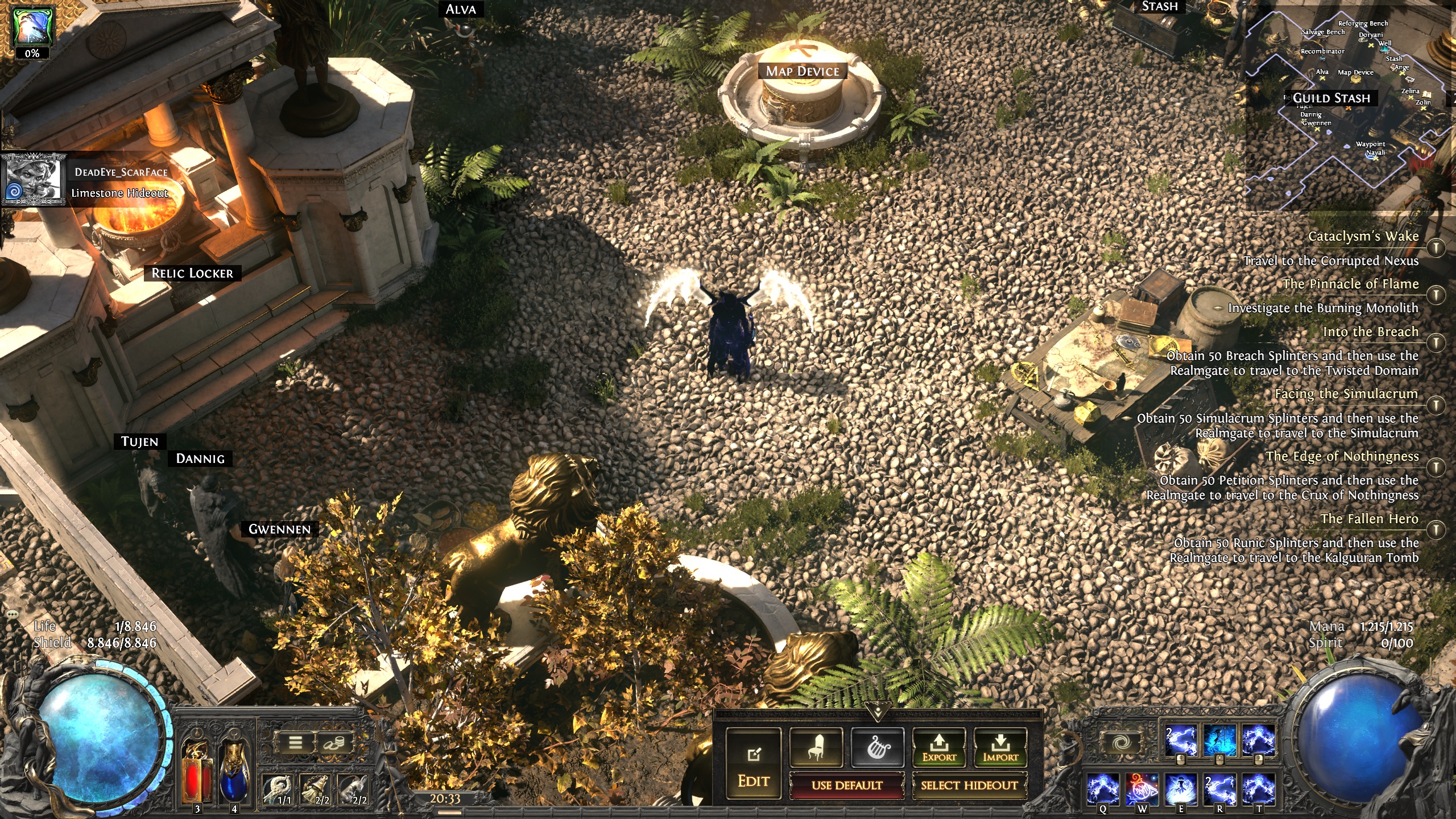Select the bell charm slot
This screenshot has height=819, width=1456.
coord(317,789)
